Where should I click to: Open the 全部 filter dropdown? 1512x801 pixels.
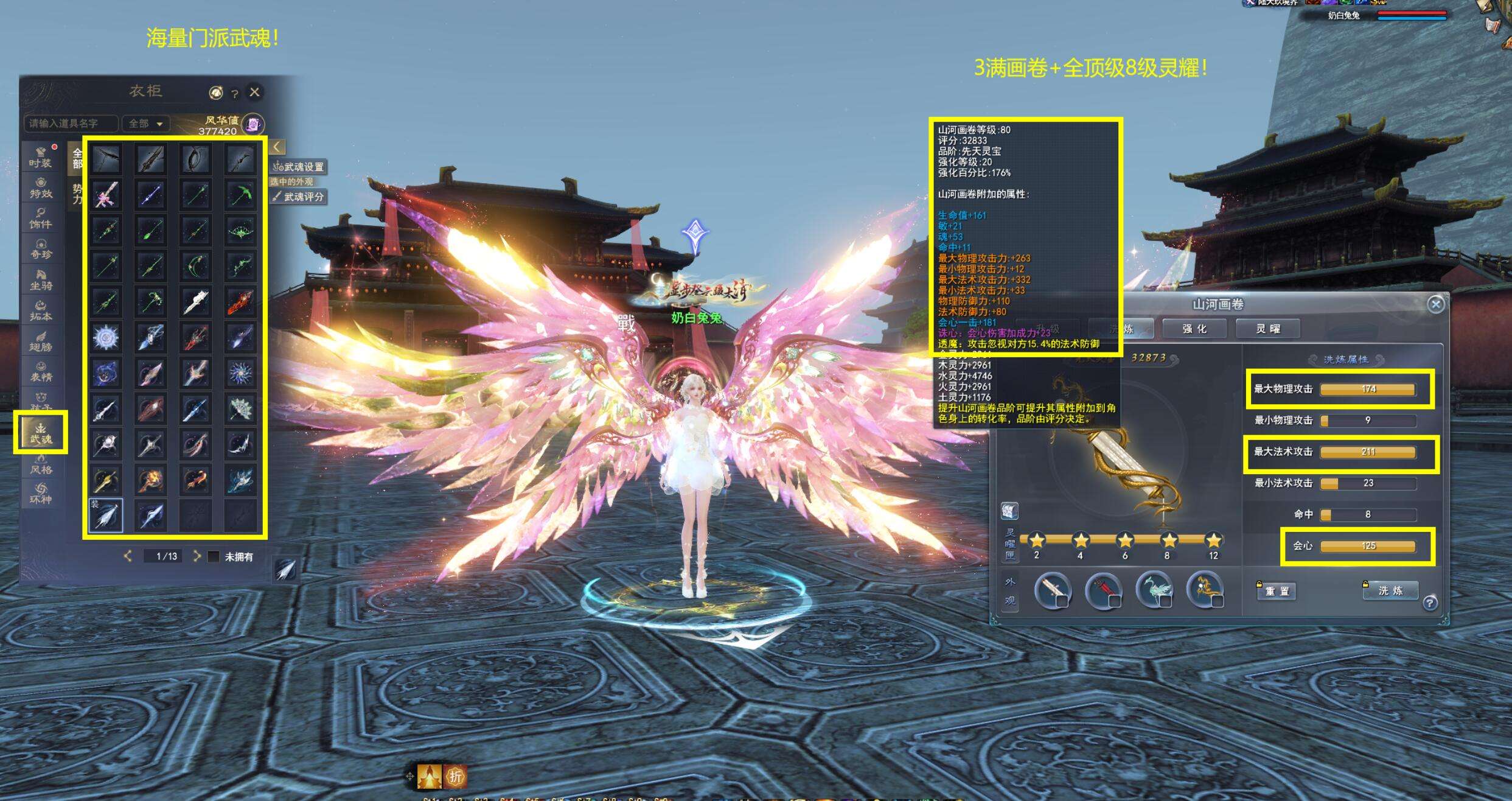click(x=145, y=124)
